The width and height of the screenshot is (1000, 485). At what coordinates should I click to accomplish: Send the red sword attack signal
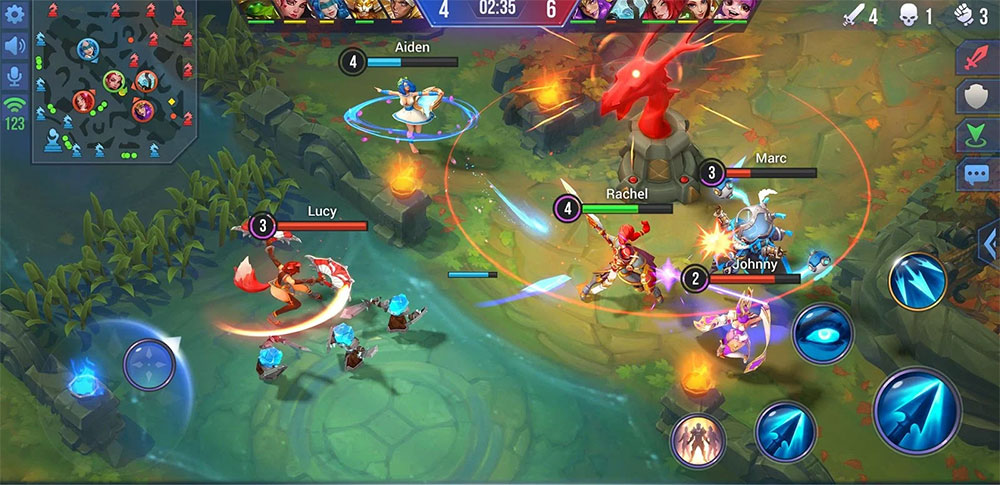(973, 58)
